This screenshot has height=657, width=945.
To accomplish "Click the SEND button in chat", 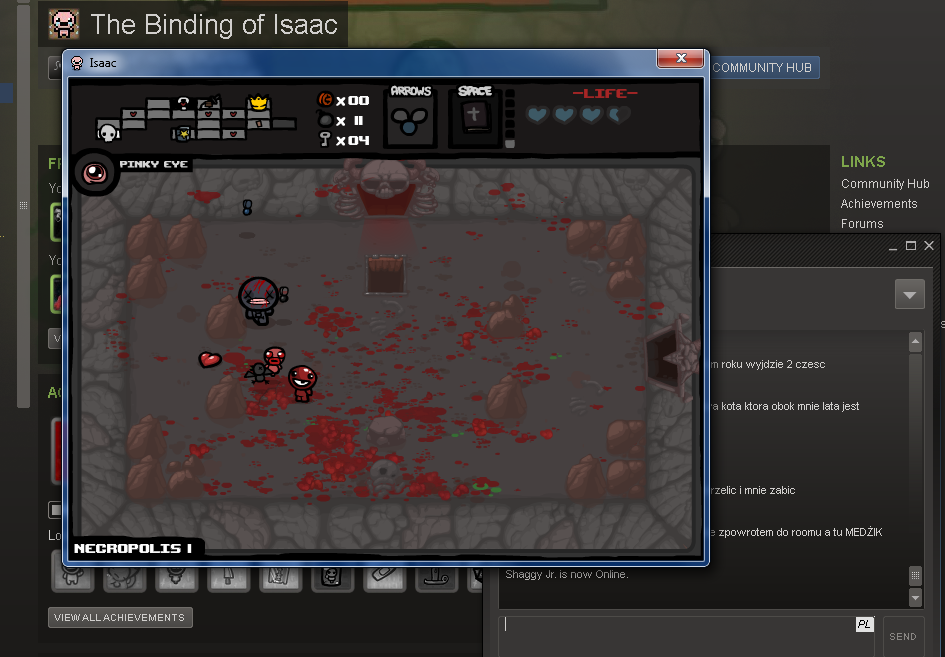I will click(902, 636).
